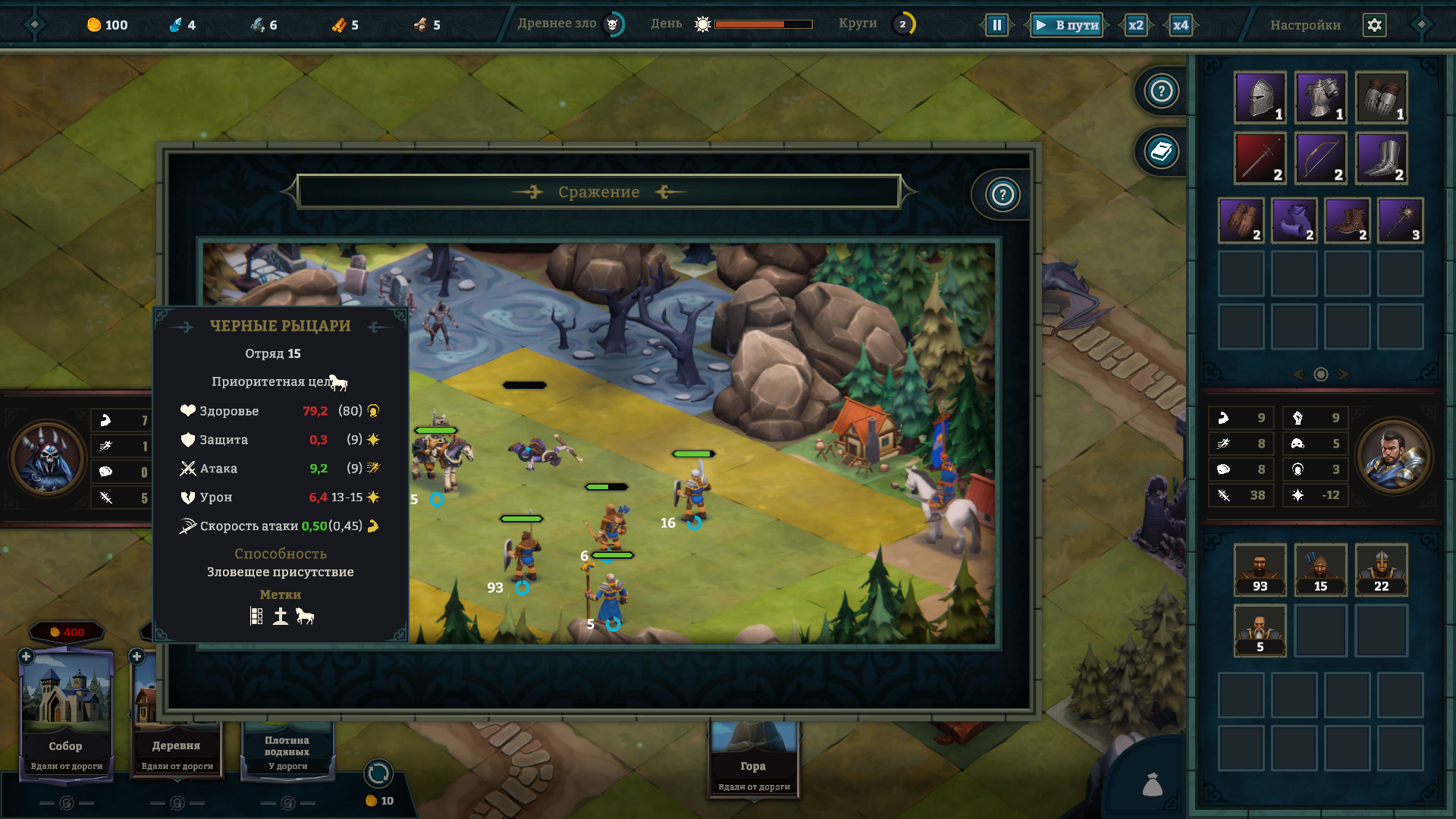
Task: Open the encyclopedia book button
Action: (1161, 152)
